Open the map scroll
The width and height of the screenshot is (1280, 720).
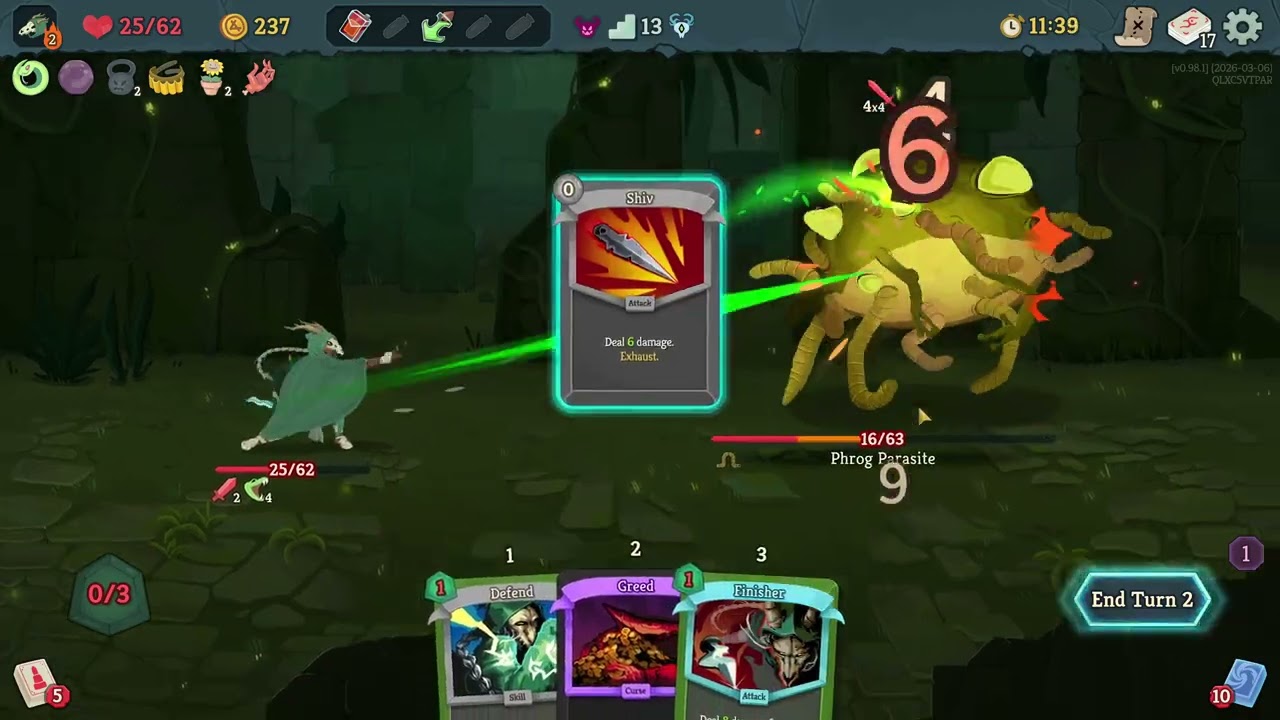(1136, 27)
